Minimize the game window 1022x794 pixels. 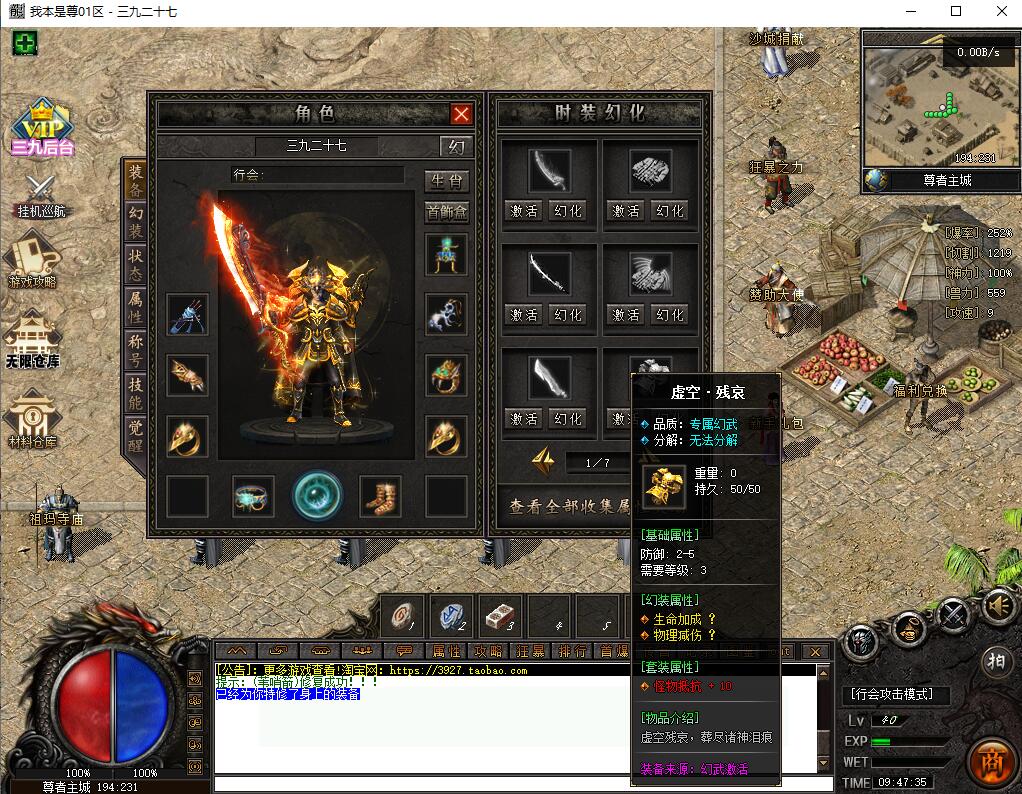[910, 12]
